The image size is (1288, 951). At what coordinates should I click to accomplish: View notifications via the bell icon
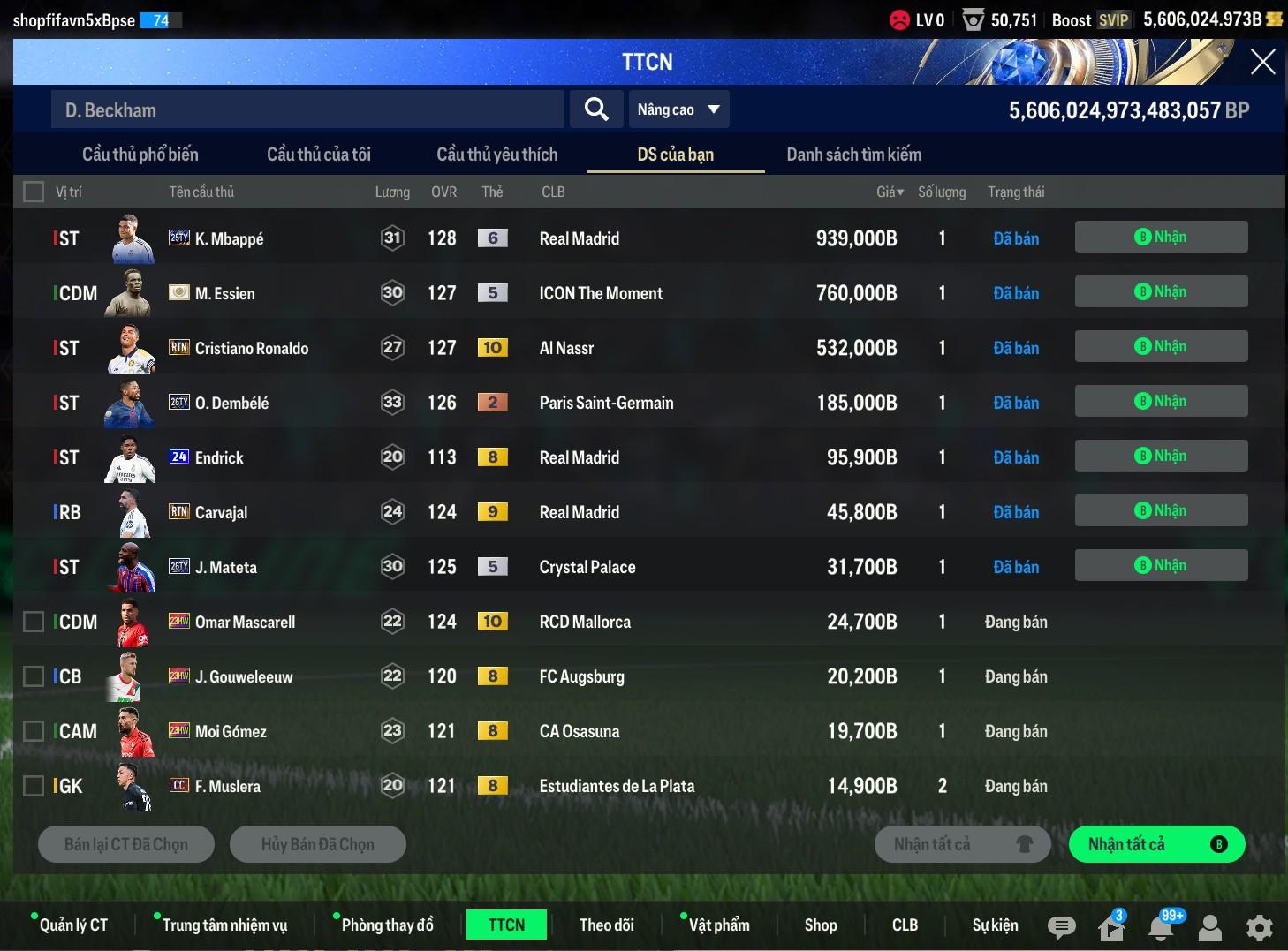click(1161, 927)
